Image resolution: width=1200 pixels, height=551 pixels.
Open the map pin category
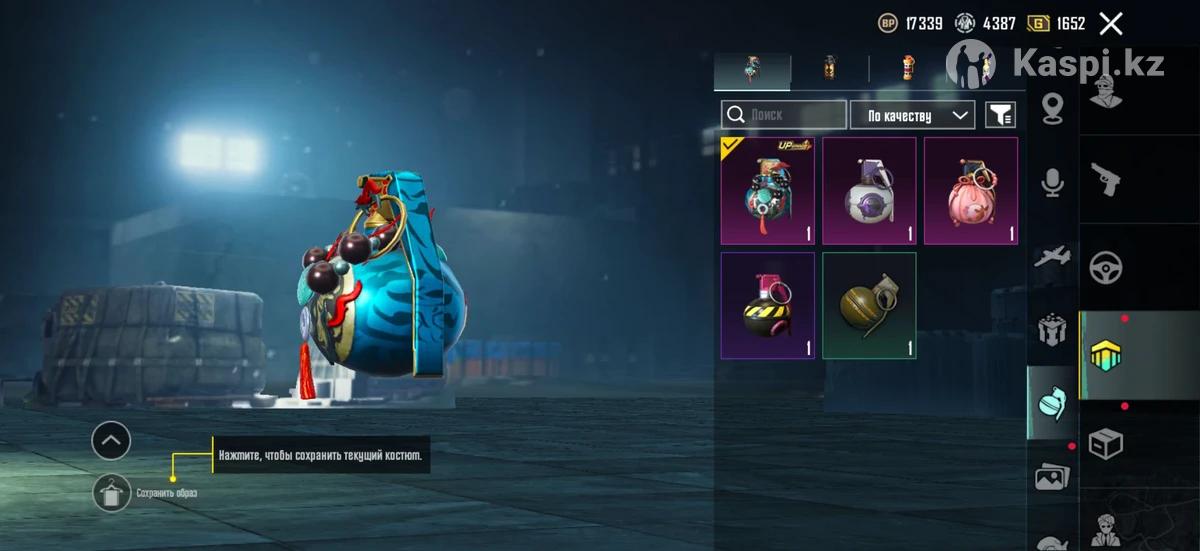(x=1052, y=108)
